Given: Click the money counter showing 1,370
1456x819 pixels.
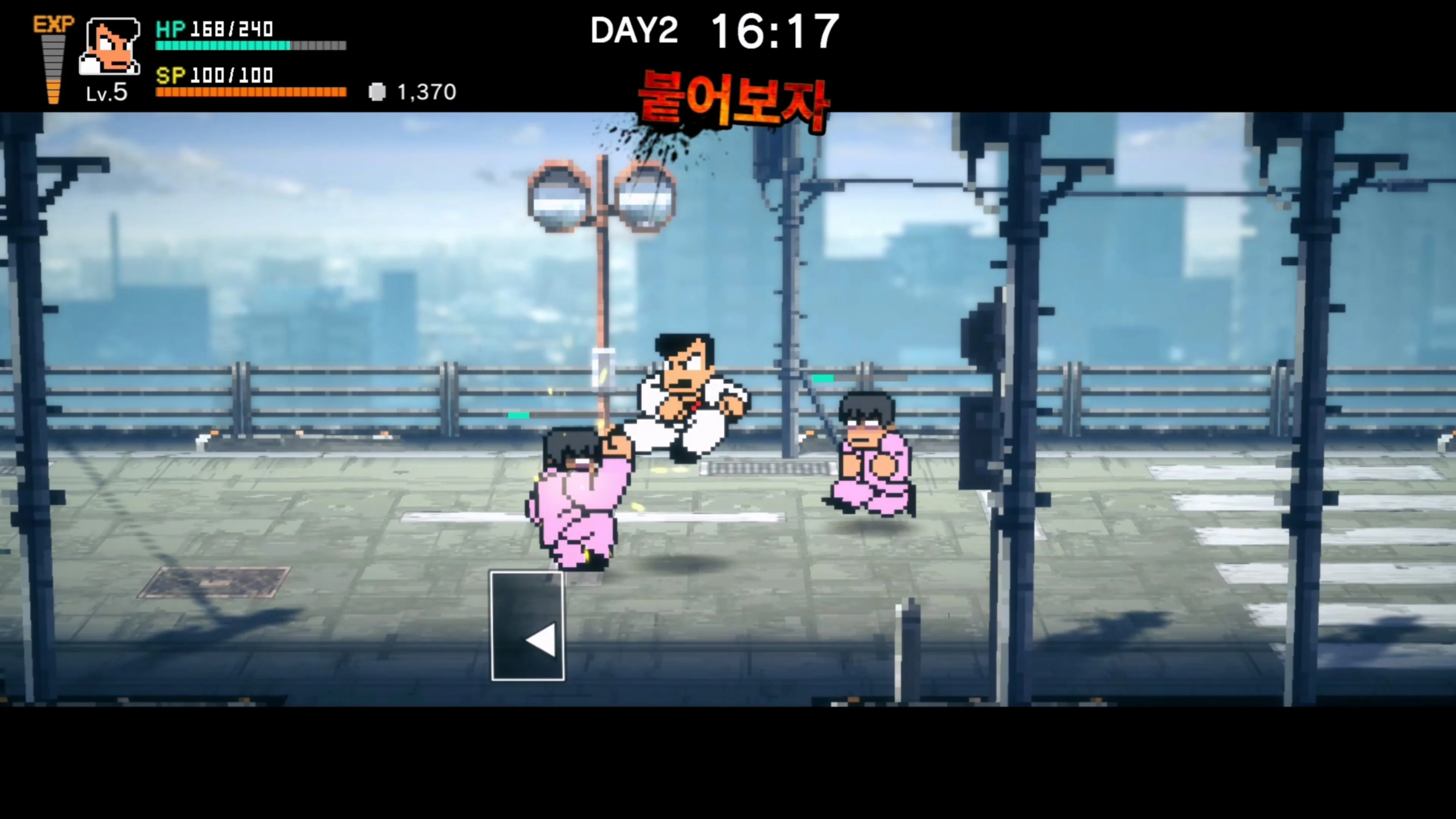Looking at the screenshot, I should tap(428, 92).
